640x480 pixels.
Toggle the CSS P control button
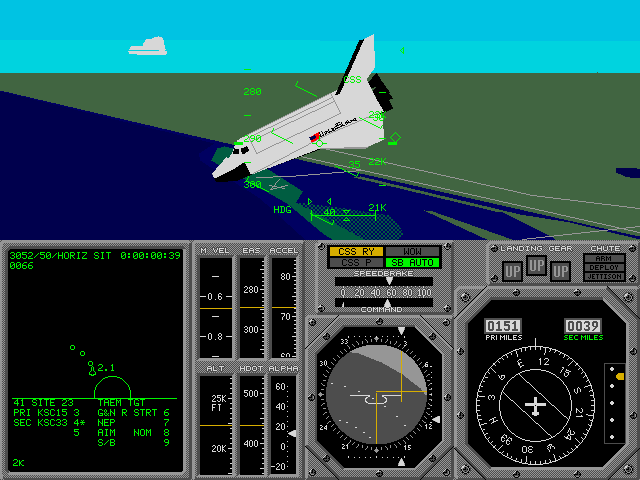(355, 263)
